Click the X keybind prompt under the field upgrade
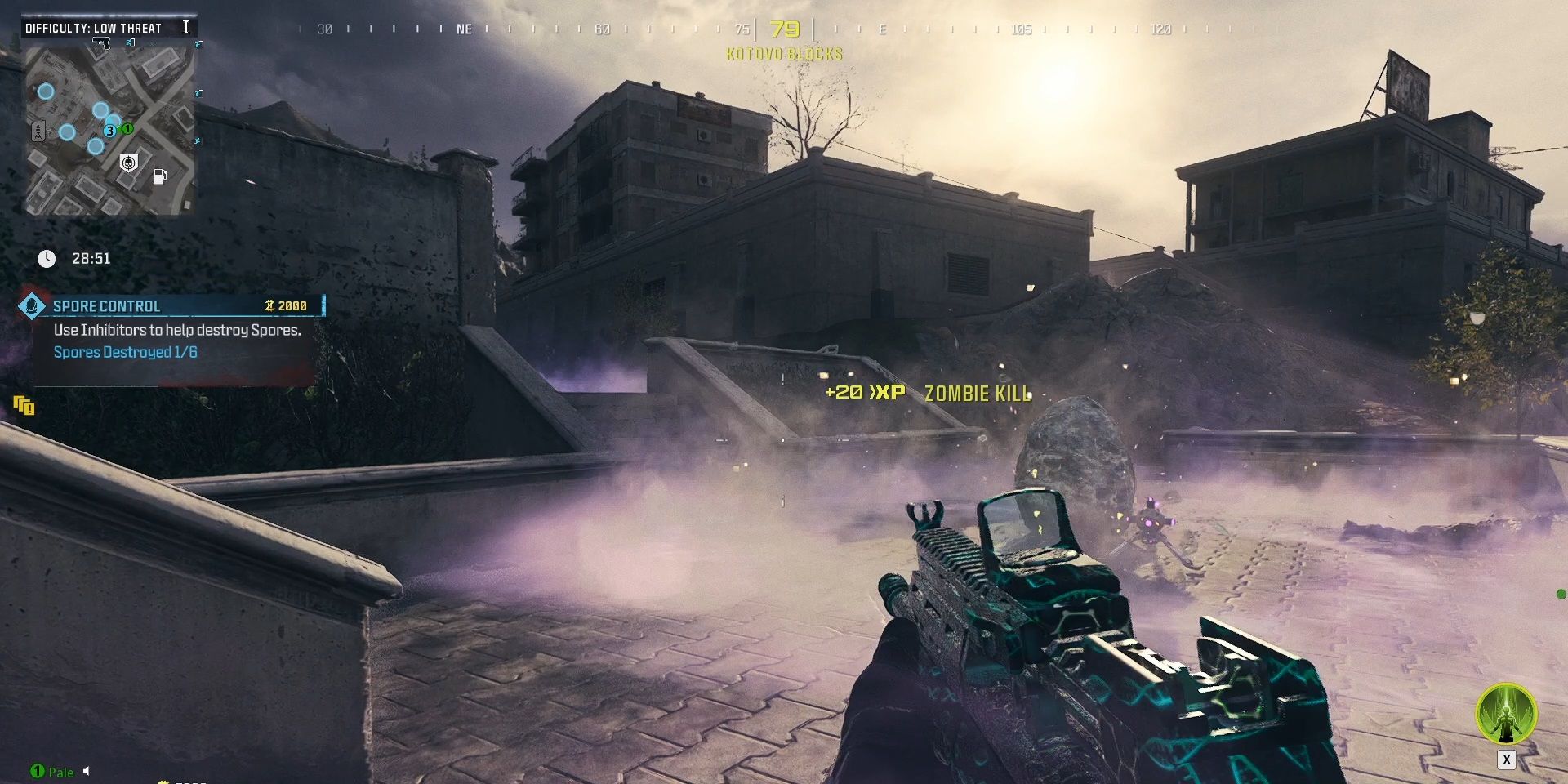 (x=1507, y=759)
